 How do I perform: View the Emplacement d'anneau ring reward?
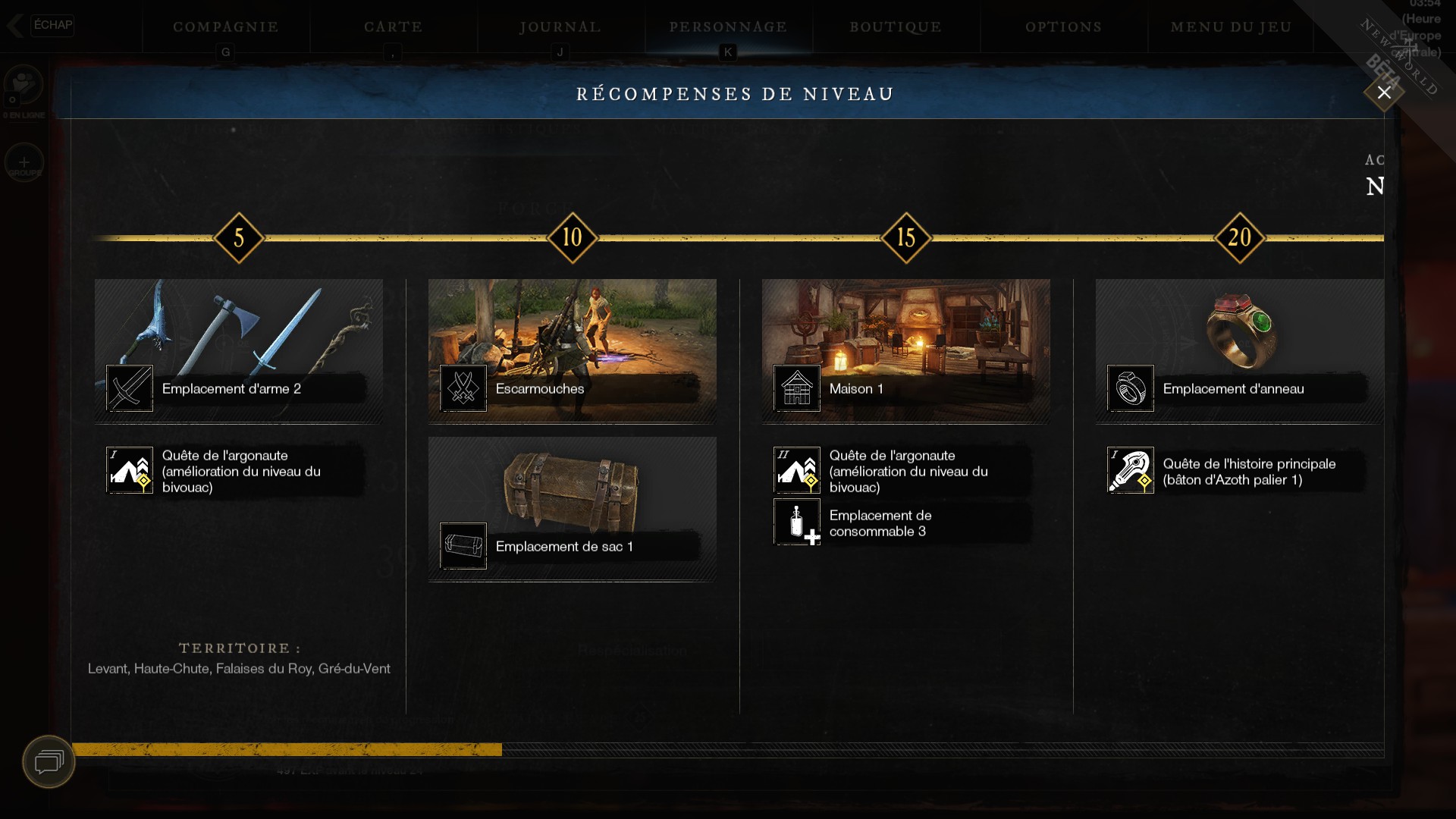[x=1240, y=350]
